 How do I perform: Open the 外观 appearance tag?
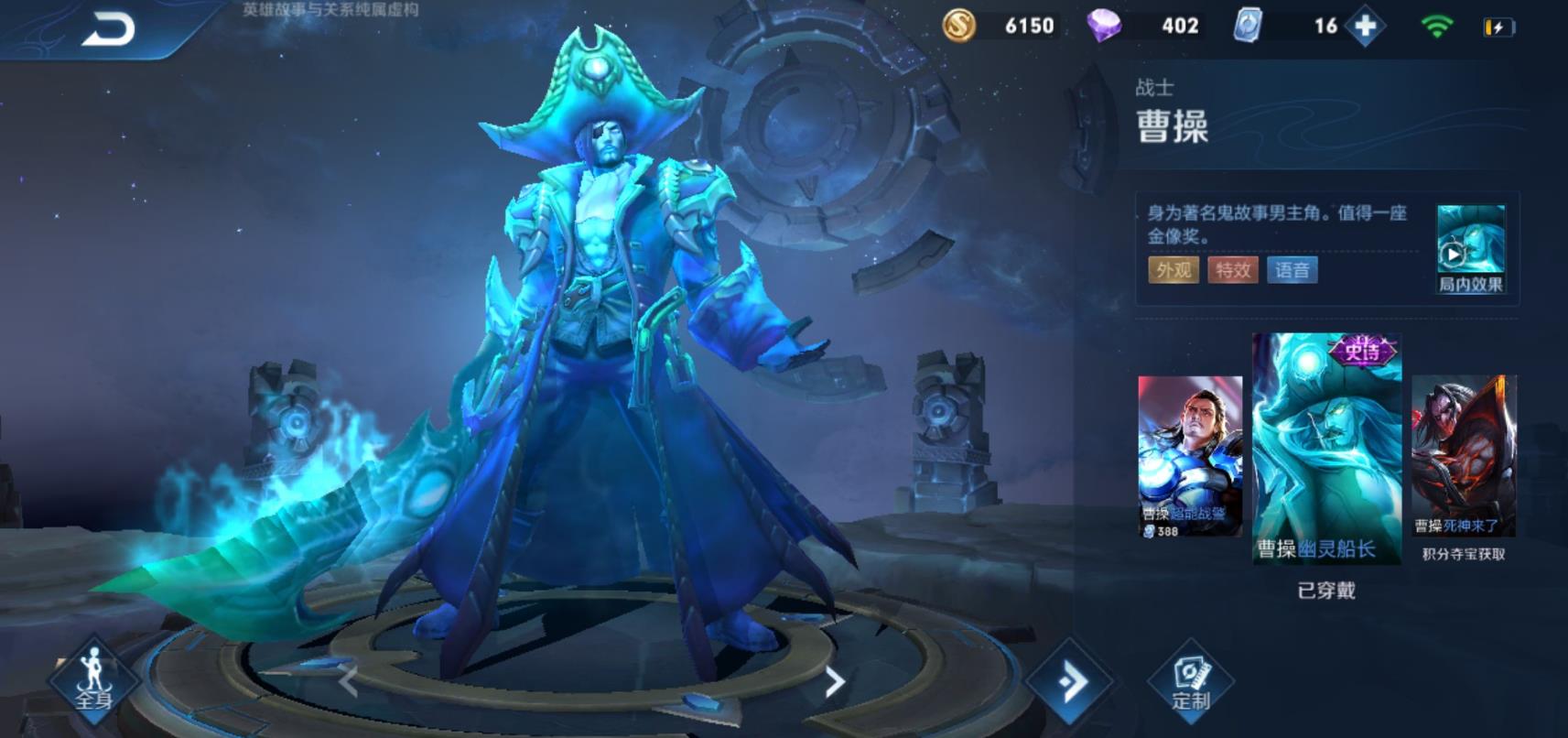point(1173,270)
